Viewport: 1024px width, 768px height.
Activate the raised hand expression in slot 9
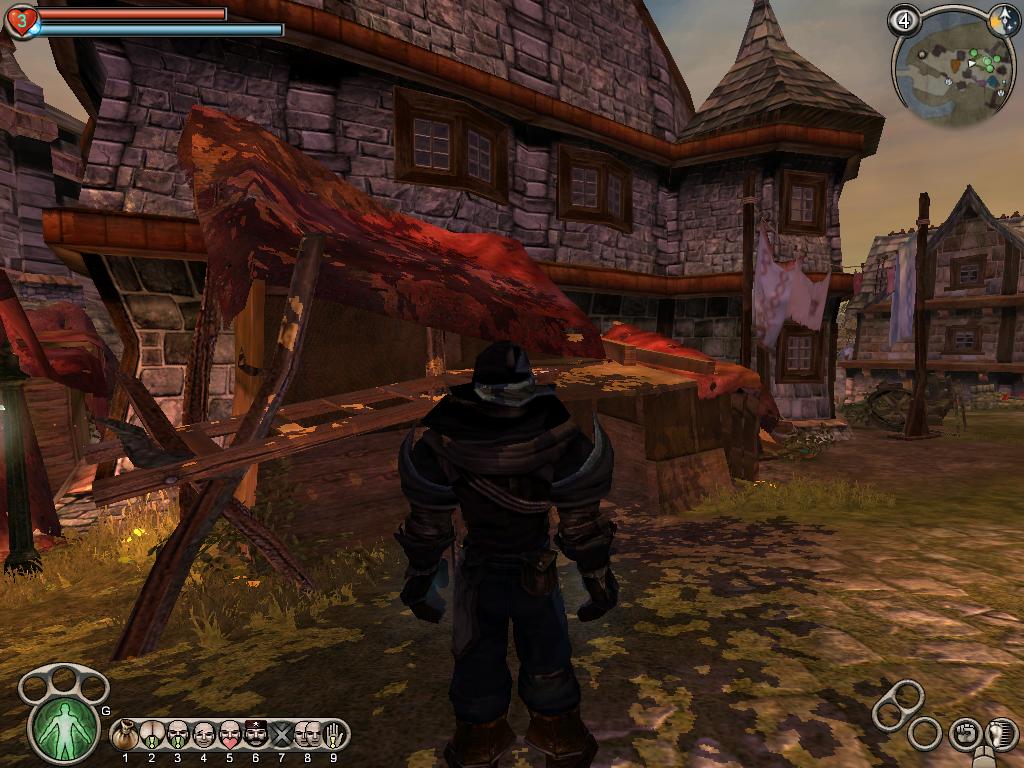click(x=333, y=735)
